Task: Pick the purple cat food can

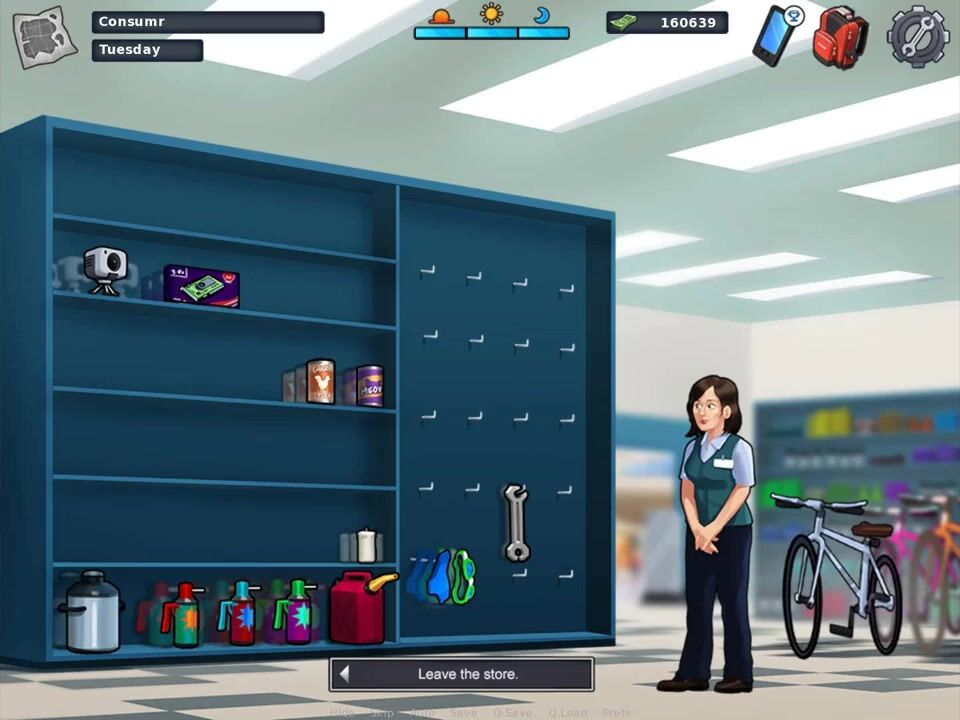Action: [369, 385]
